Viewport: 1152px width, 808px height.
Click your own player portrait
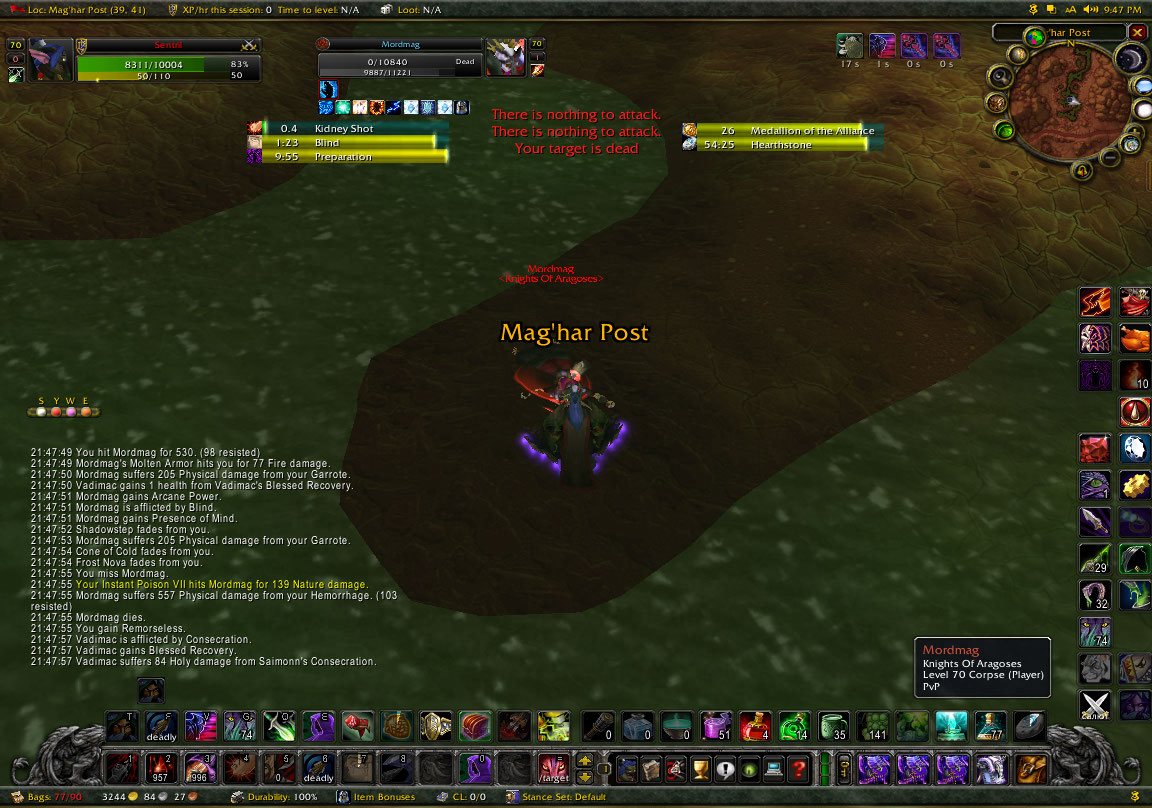click(51, 59)
